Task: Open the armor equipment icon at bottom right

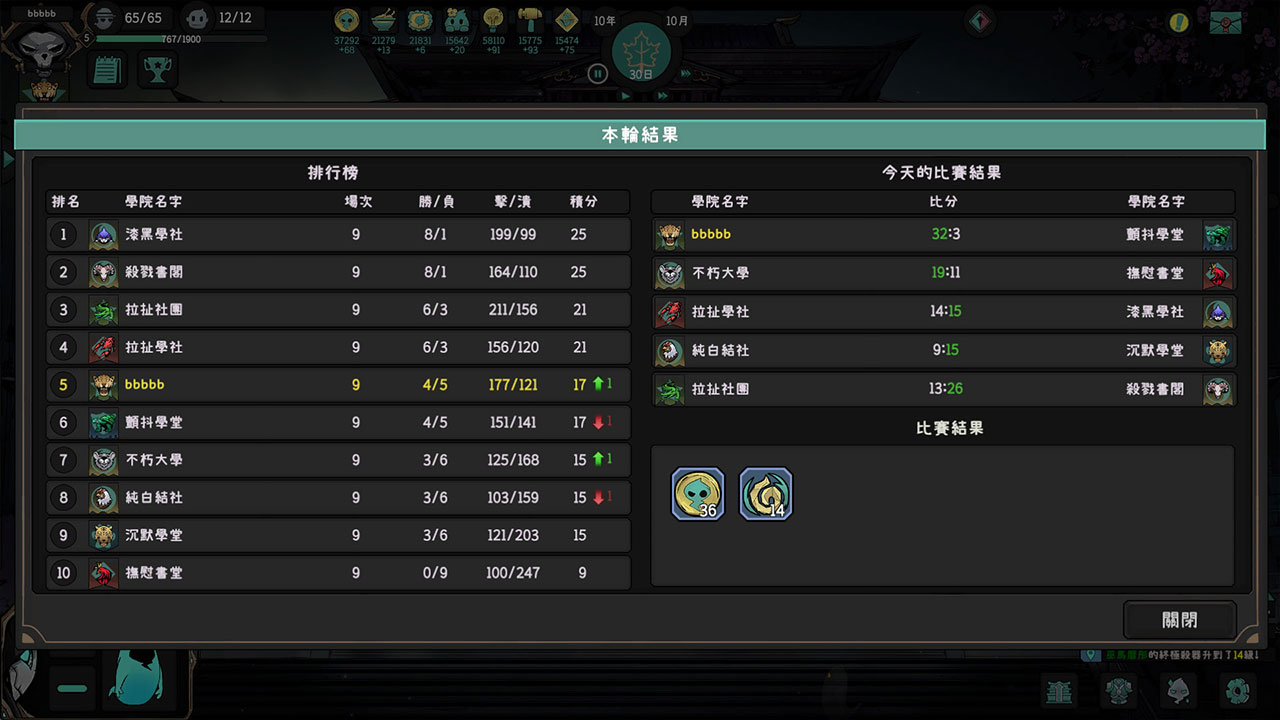Action: point(1118,691)
